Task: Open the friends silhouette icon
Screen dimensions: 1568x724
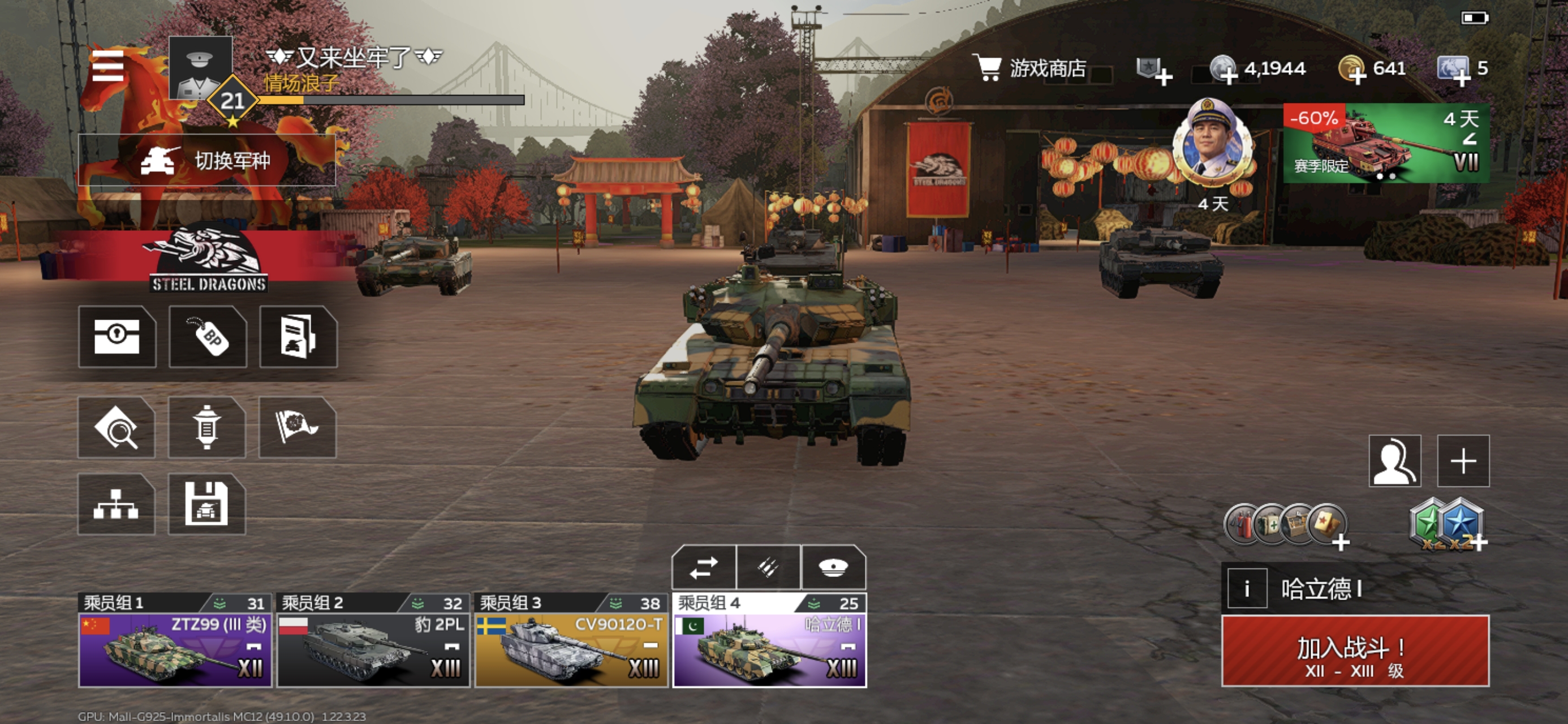Action: point(1394,461)
